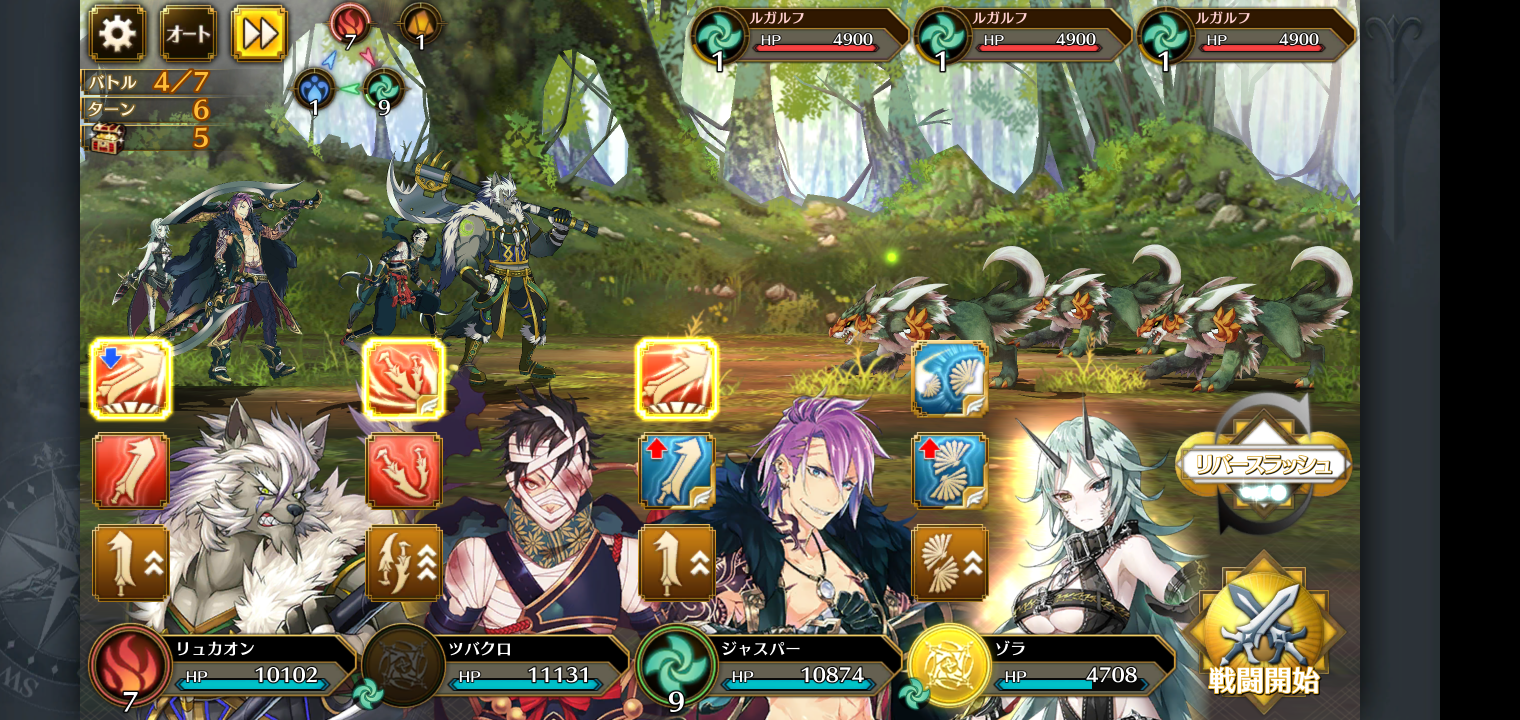
Task: Activate ゾラ's gold fan boost icon
Action: click(x=949, y=563)
